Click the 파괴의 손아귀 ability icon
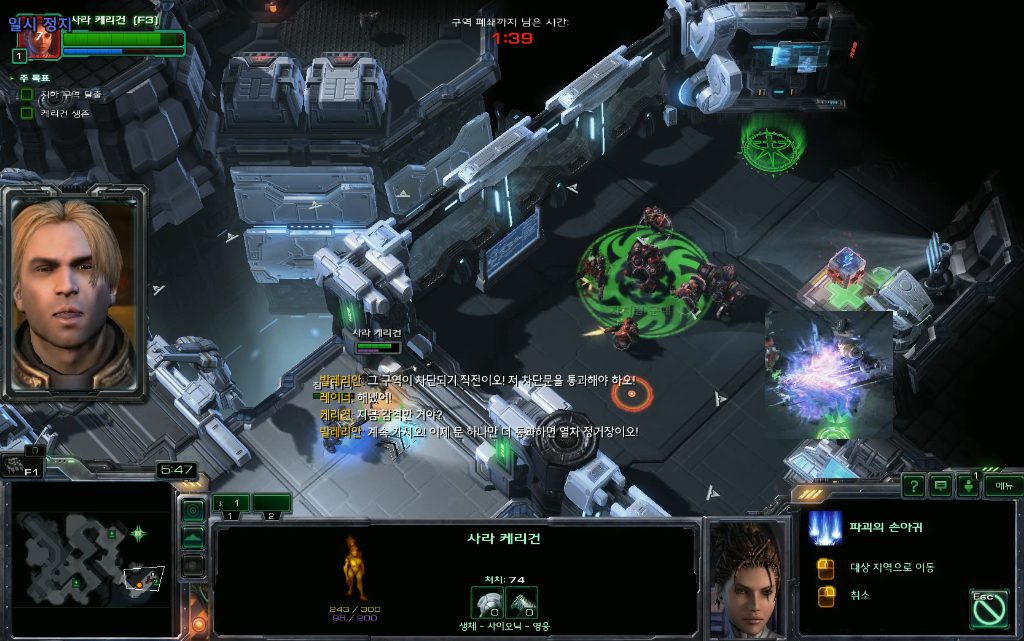 (x=826, y=527)
